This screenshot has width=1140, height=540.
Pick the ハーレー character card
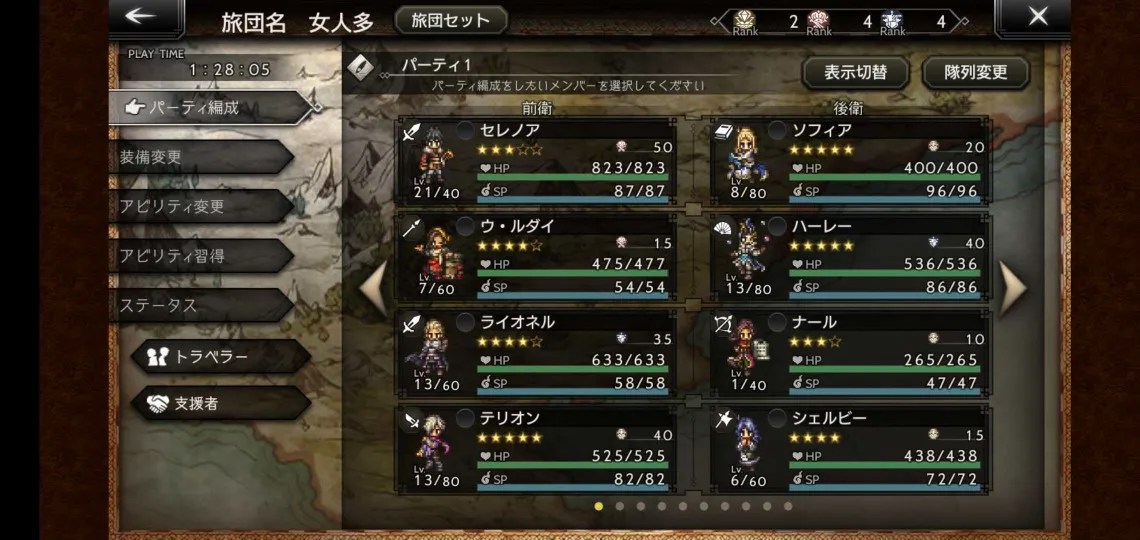point(851,256)
